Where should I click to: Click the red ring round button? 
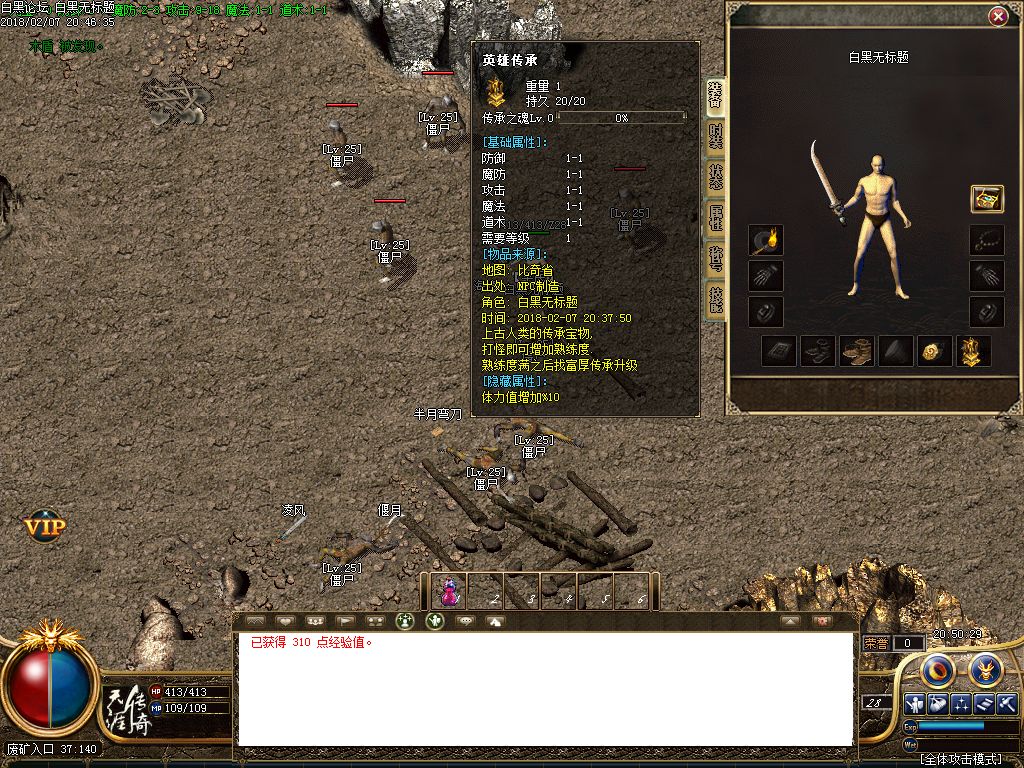point(938,669)
